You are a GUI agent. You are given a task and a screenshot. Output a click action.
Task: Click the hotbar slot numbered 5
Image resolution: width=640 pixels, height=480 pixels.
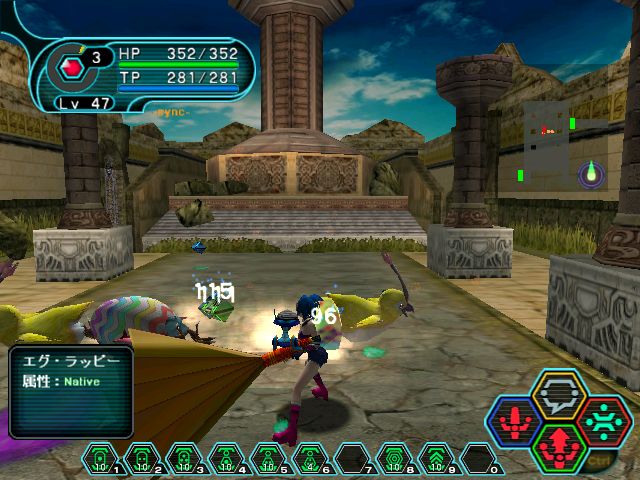coord(267,458)
